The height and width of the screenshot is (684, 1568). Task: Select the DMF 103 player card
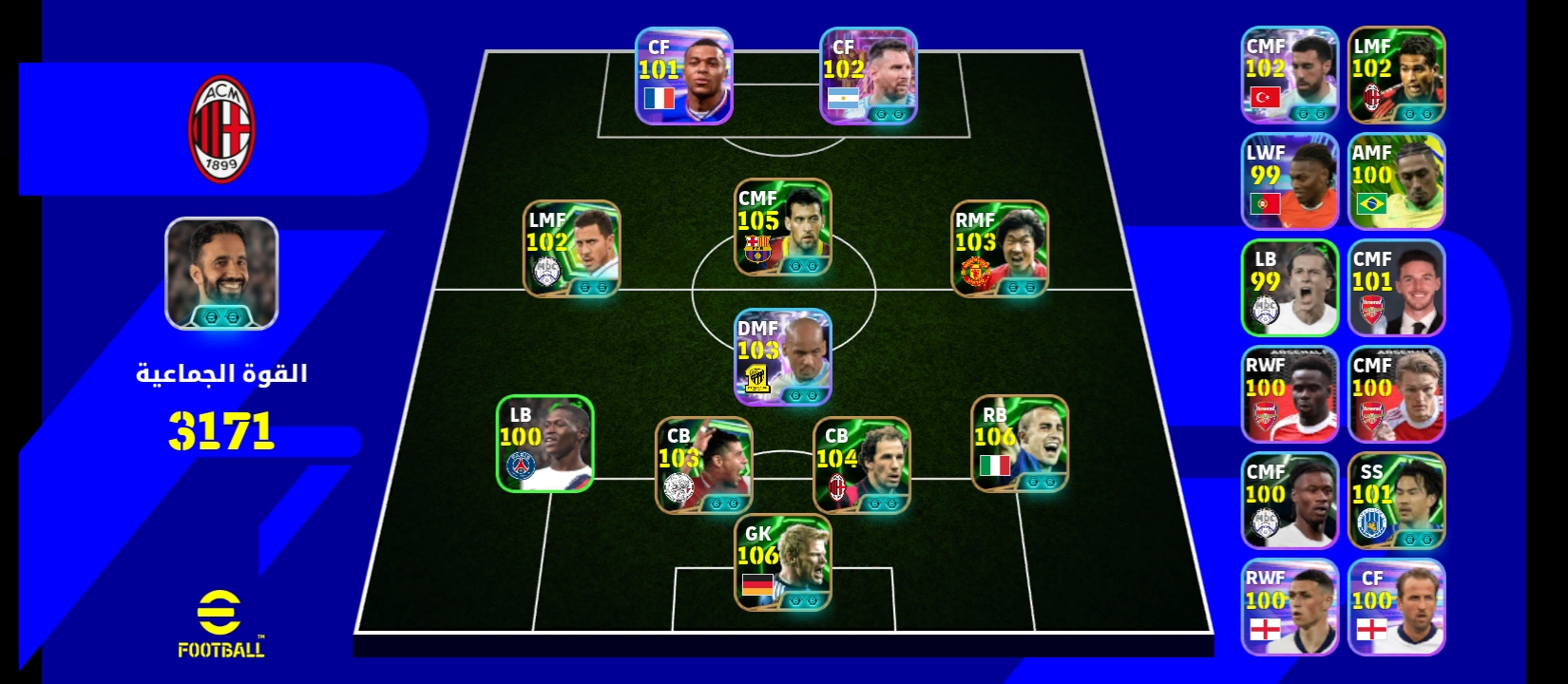[x=782, y=357]
